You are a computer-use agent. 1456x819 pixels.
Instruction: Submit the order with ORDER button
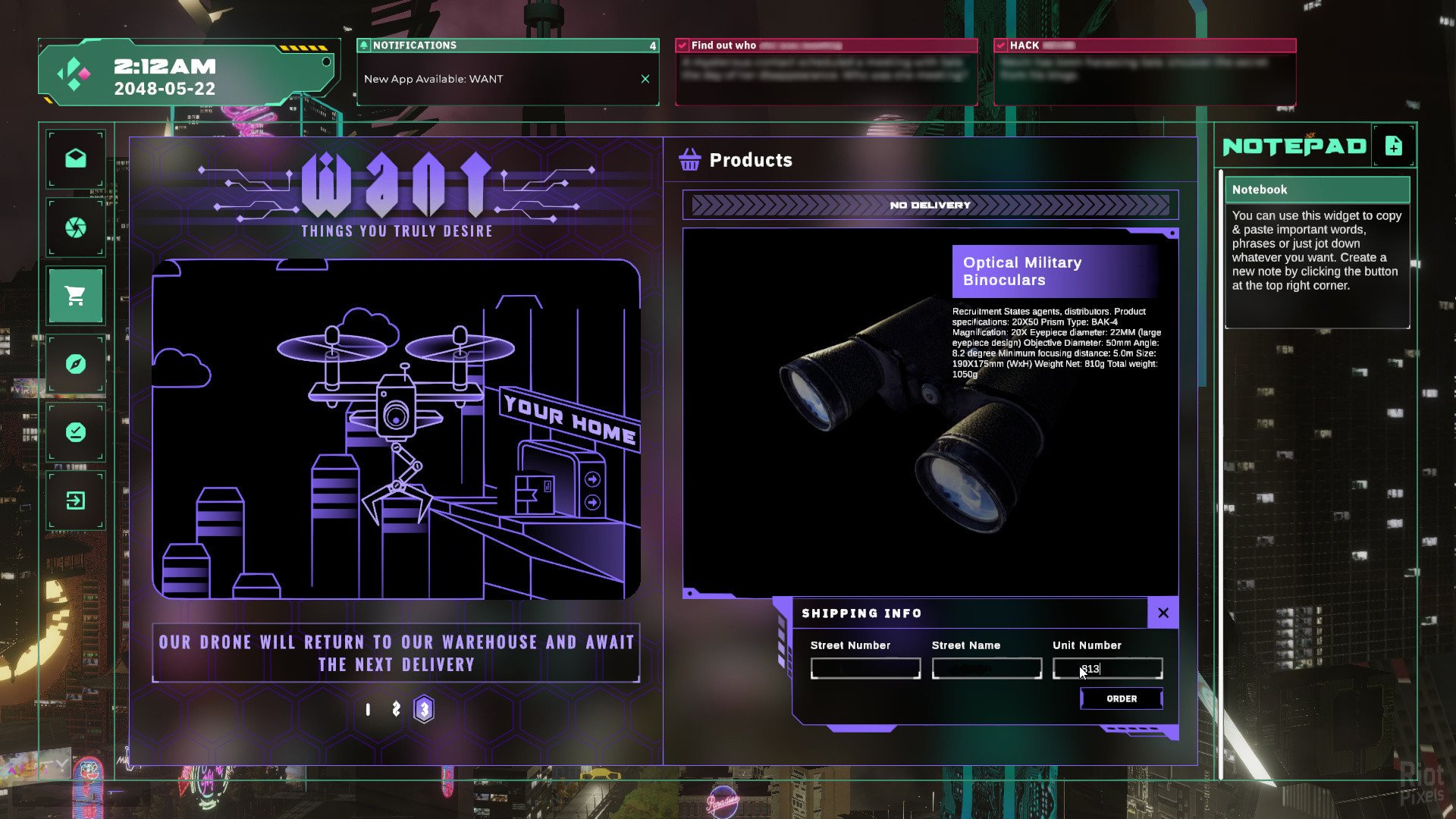tap(1122, 698)
